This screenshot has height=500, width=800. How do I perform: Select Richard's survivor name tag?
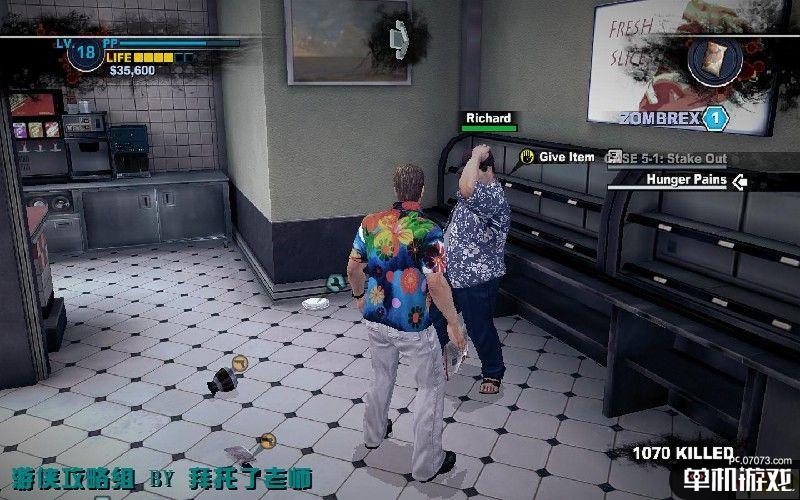(489, 119)
